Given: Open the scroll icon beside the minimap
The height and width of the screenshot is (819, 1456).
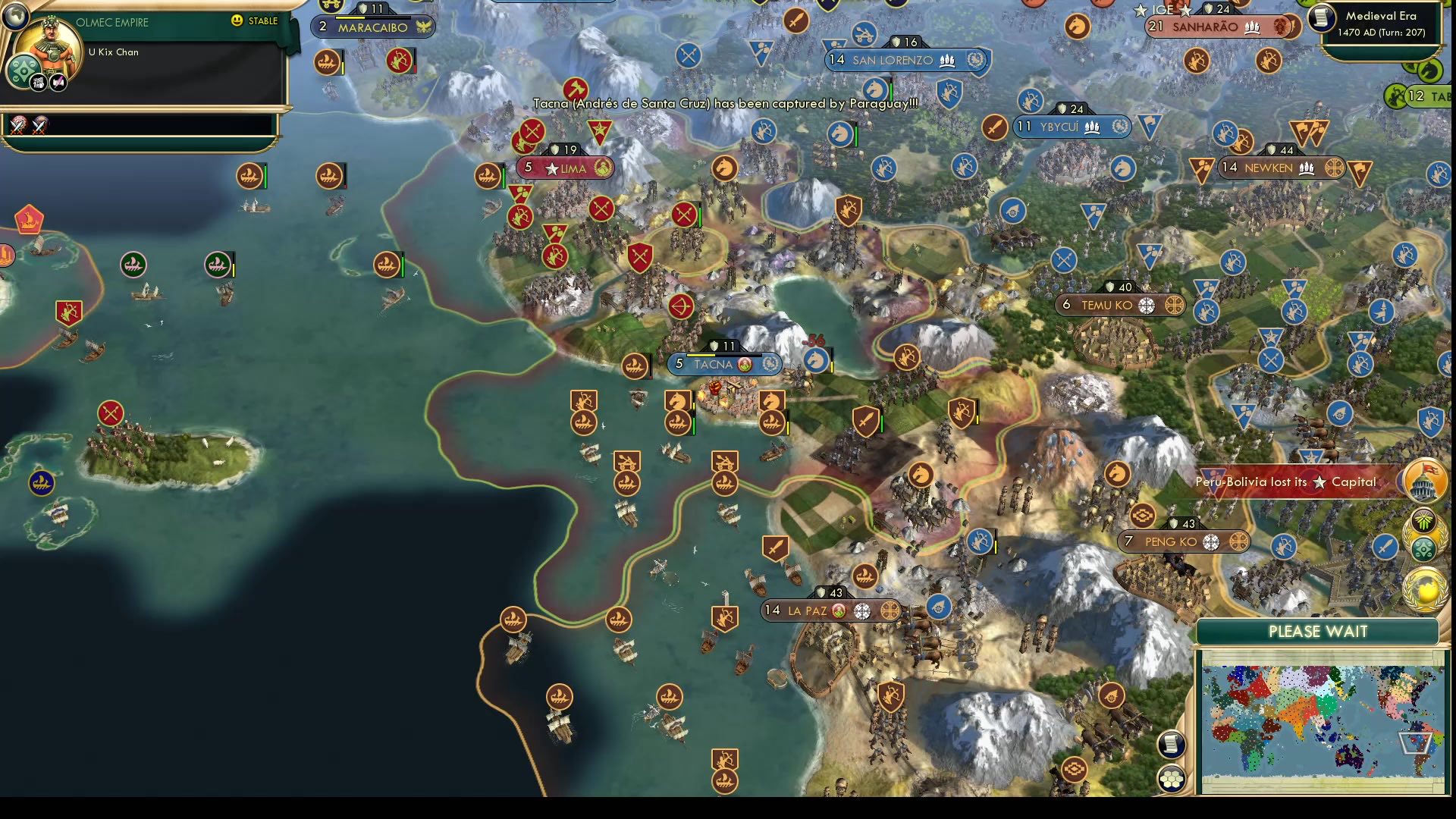Looking at the screenshot, I should coord(1171,744).
